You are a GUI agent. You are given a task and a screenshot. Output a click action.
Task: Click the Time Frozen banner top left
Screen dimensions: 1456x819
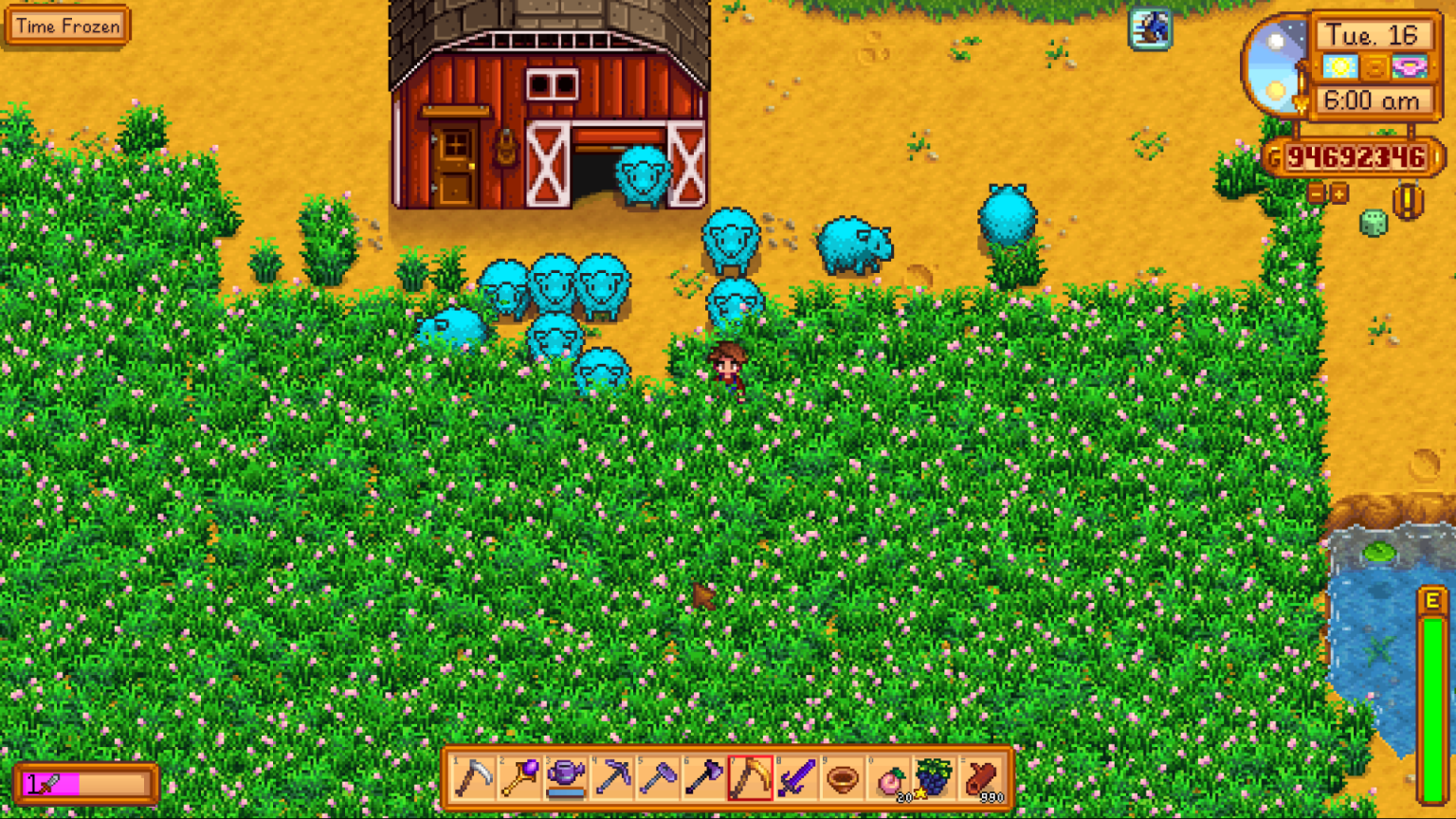pos(66,27)
